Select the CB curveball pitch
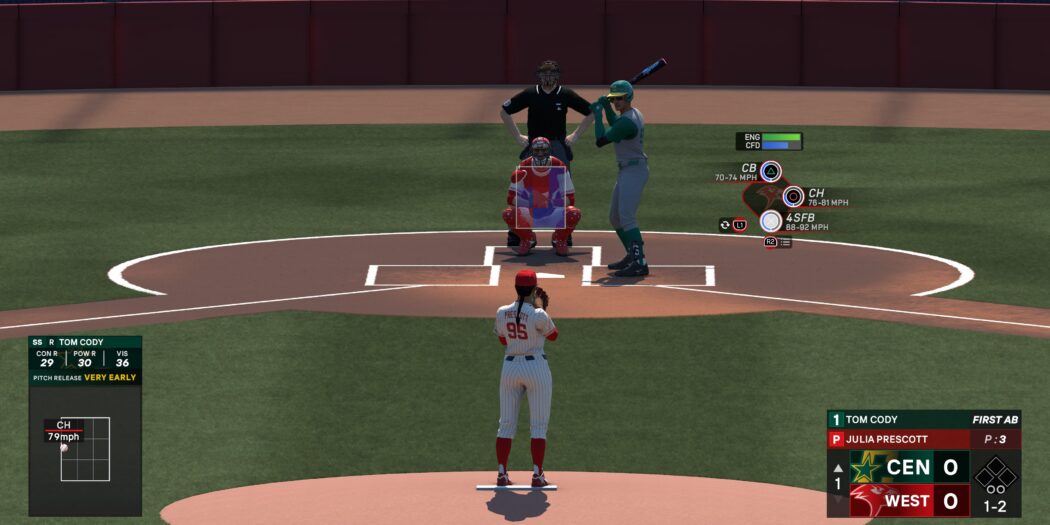 (770, 171)
